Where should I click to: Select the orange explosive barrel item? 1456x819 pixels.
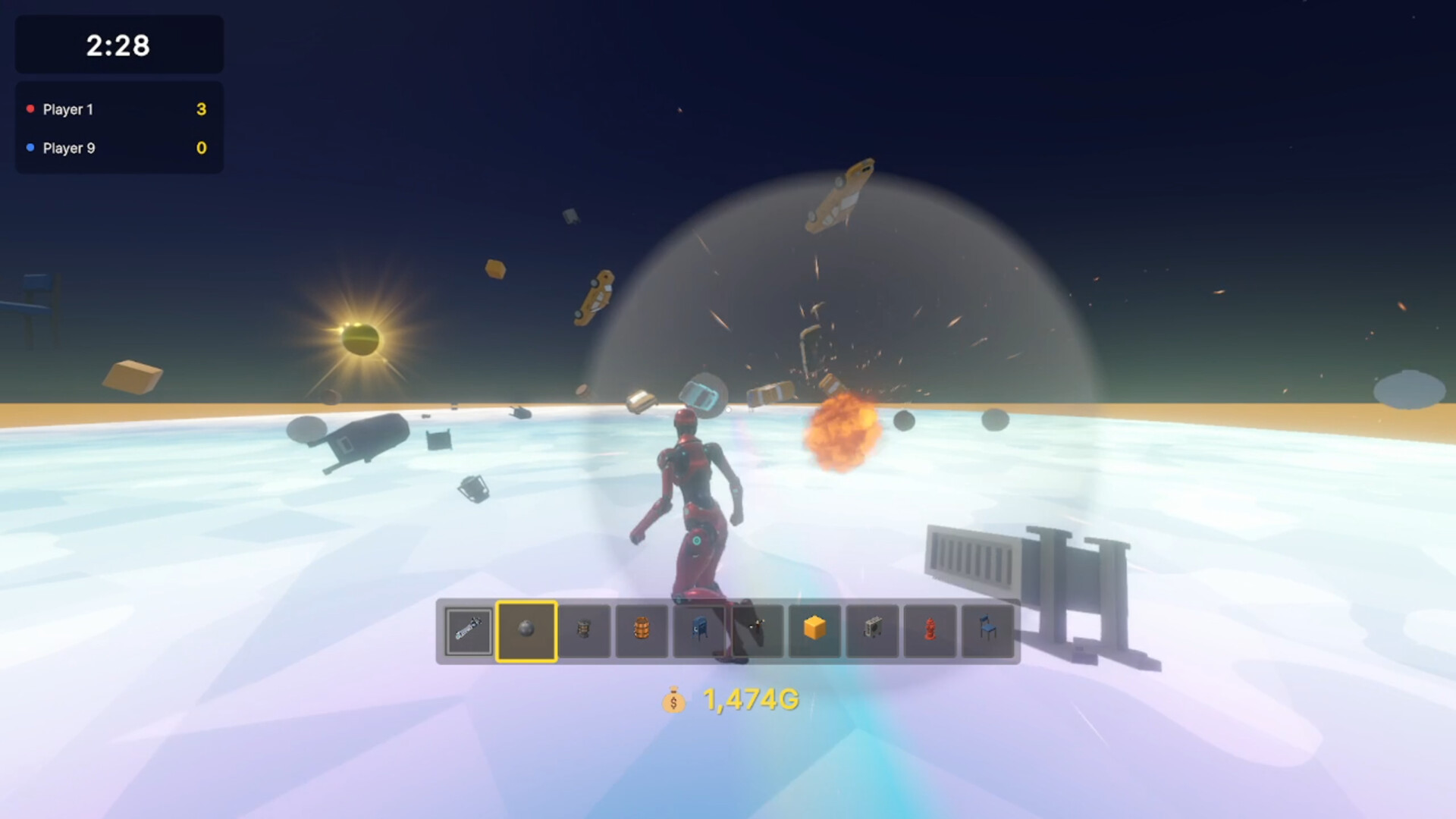coord(642,630)
